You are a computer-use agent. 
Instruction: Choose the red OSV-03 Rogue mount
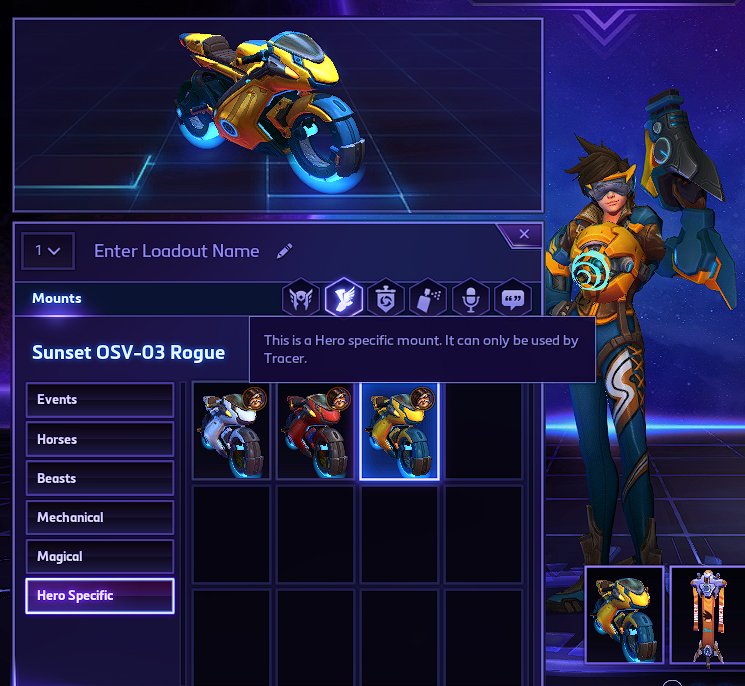tap(315, 431)
